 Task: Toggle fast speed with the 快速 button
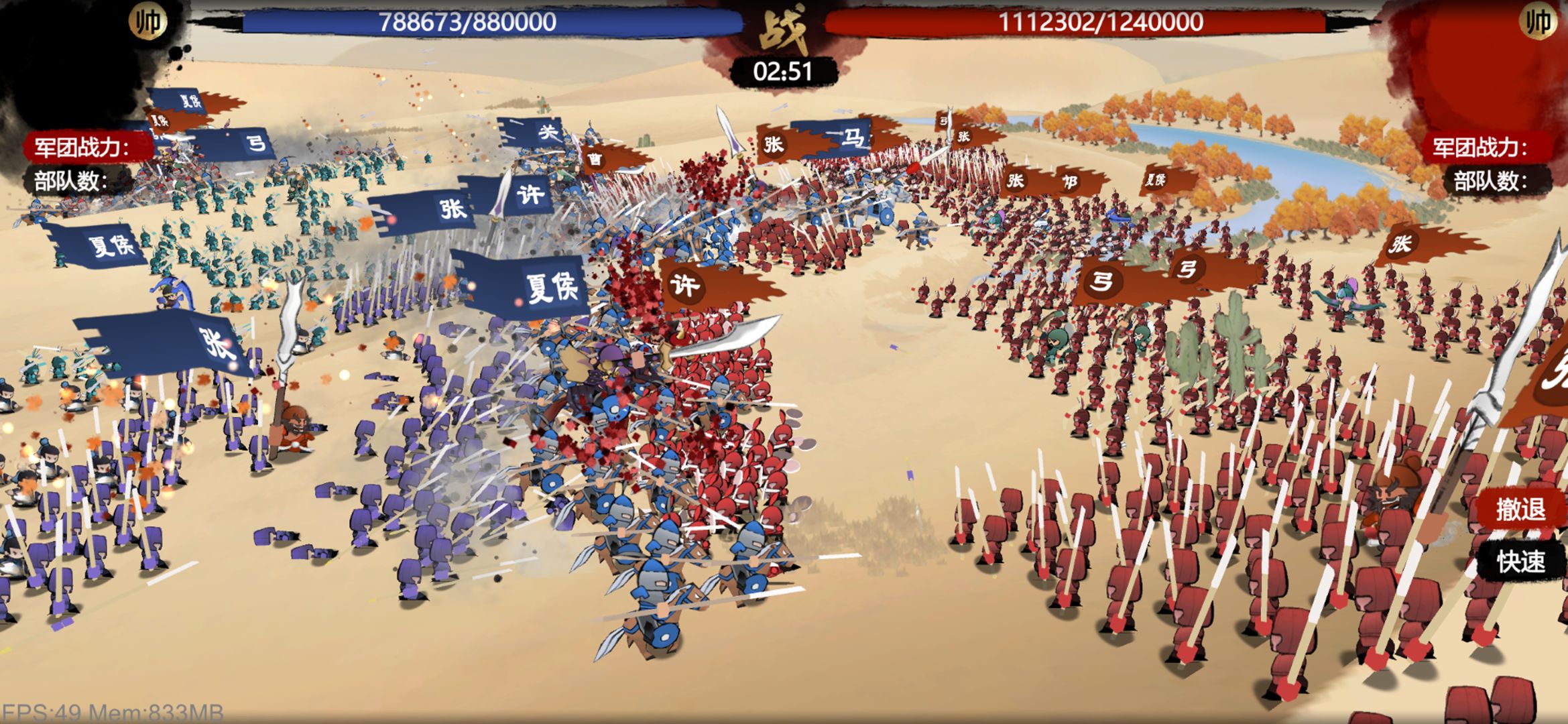coord(1520,562)
